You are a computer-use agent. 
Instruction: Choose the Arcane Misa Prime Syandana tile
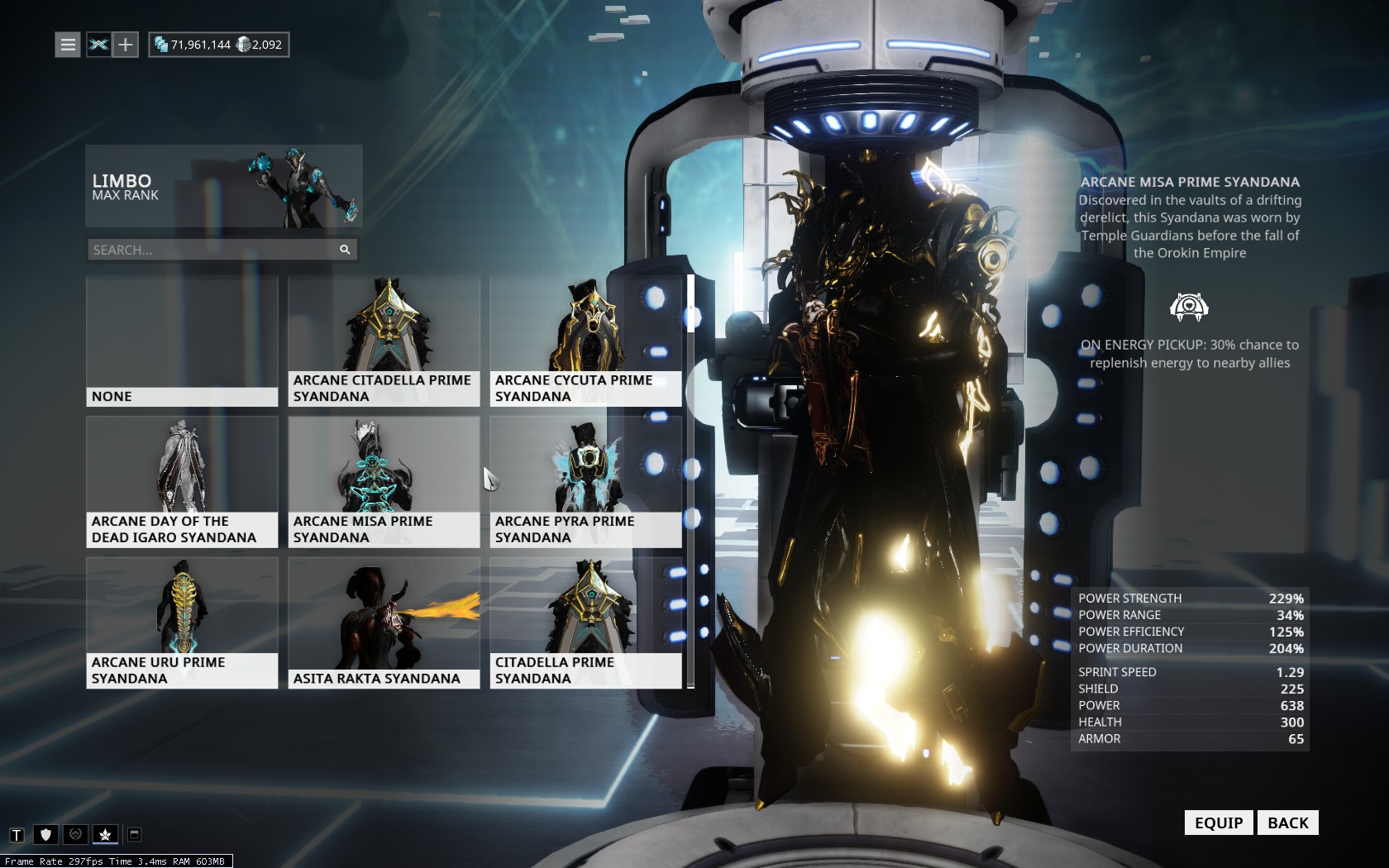384,482
